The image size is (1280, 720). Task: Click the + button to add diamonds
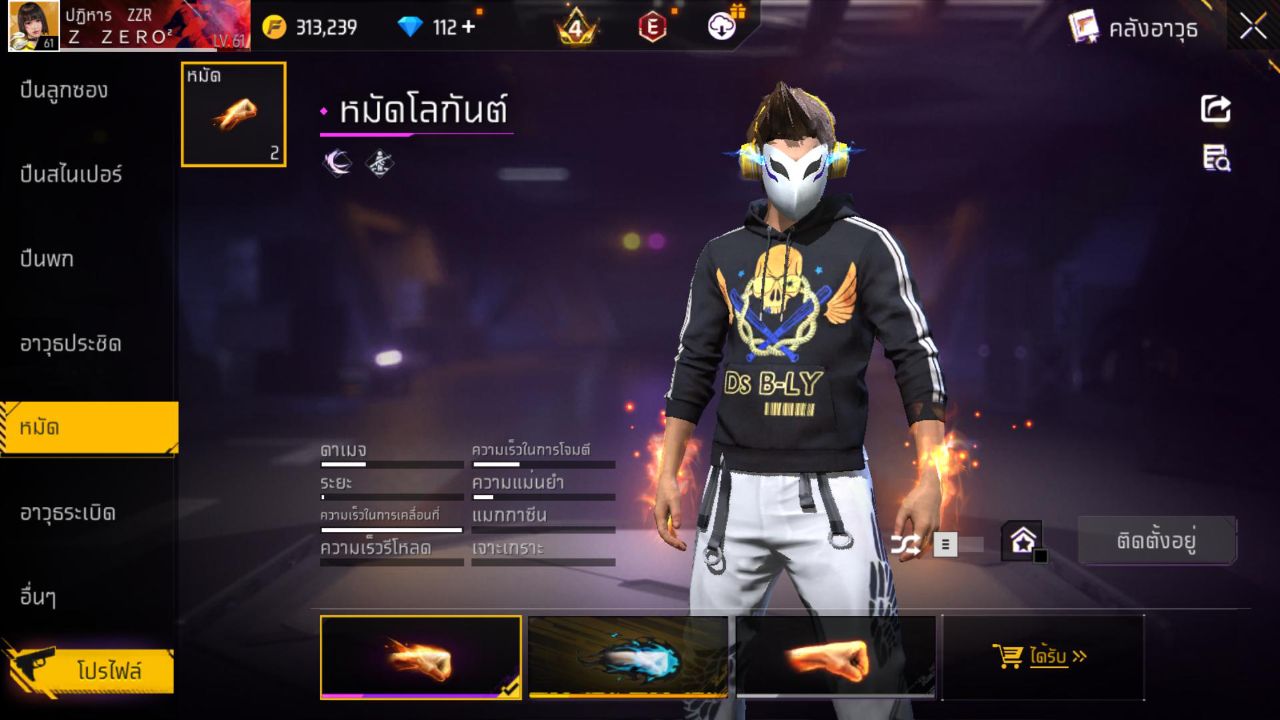tap(468, 27)
